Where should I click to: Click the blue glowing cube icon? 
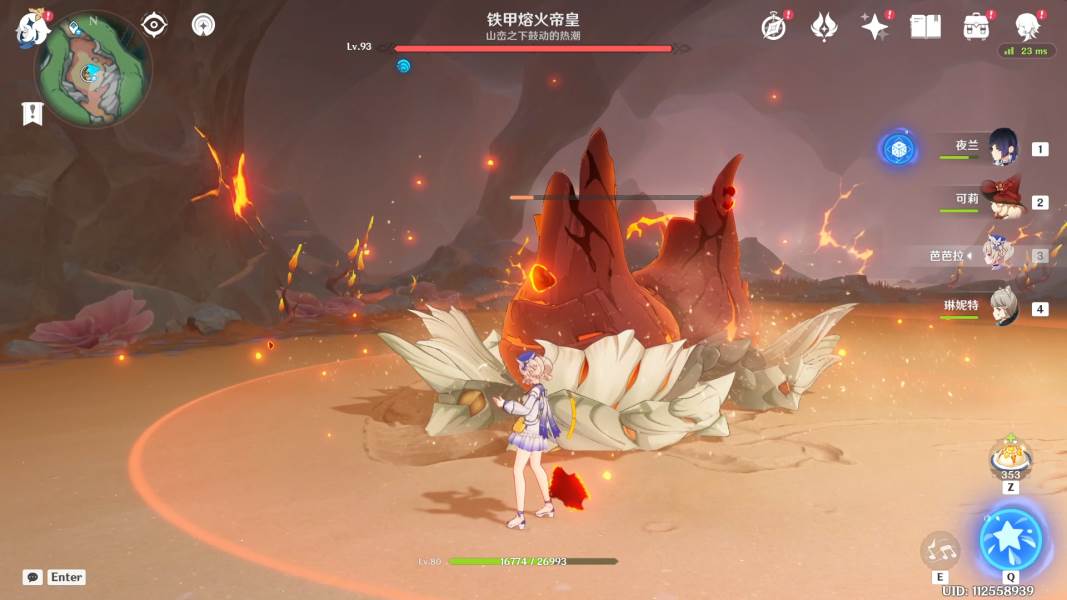898,149
